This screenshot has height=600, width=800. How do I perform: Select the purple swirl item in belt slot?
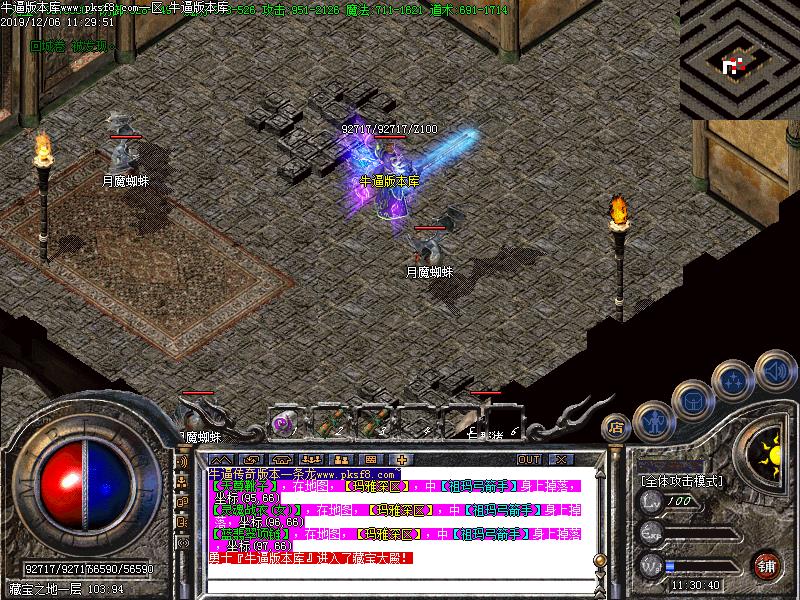point(283,422)
